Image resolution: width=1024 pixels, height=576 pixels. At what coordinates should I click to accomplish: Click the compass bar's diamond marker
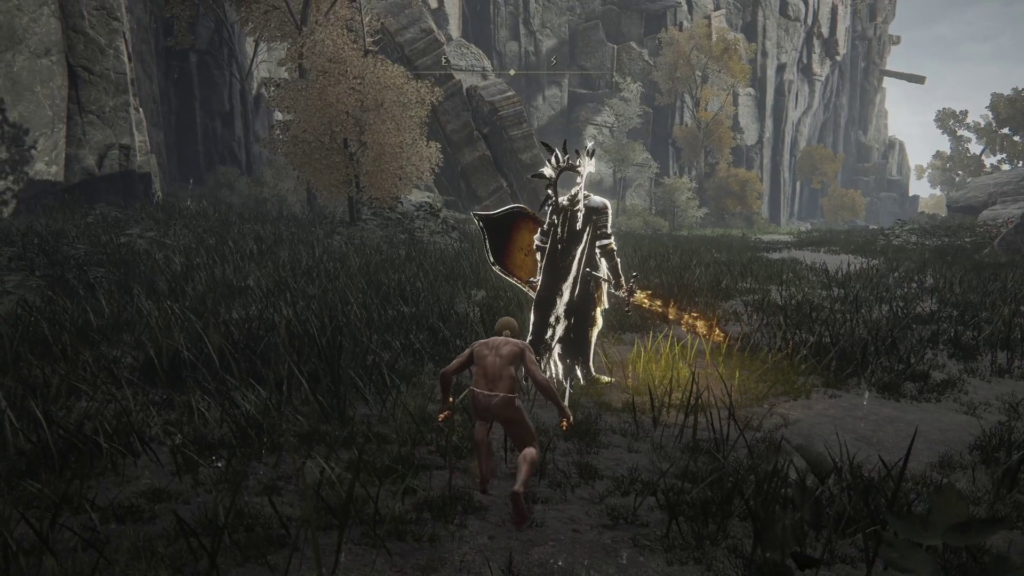tap(511, 72)
